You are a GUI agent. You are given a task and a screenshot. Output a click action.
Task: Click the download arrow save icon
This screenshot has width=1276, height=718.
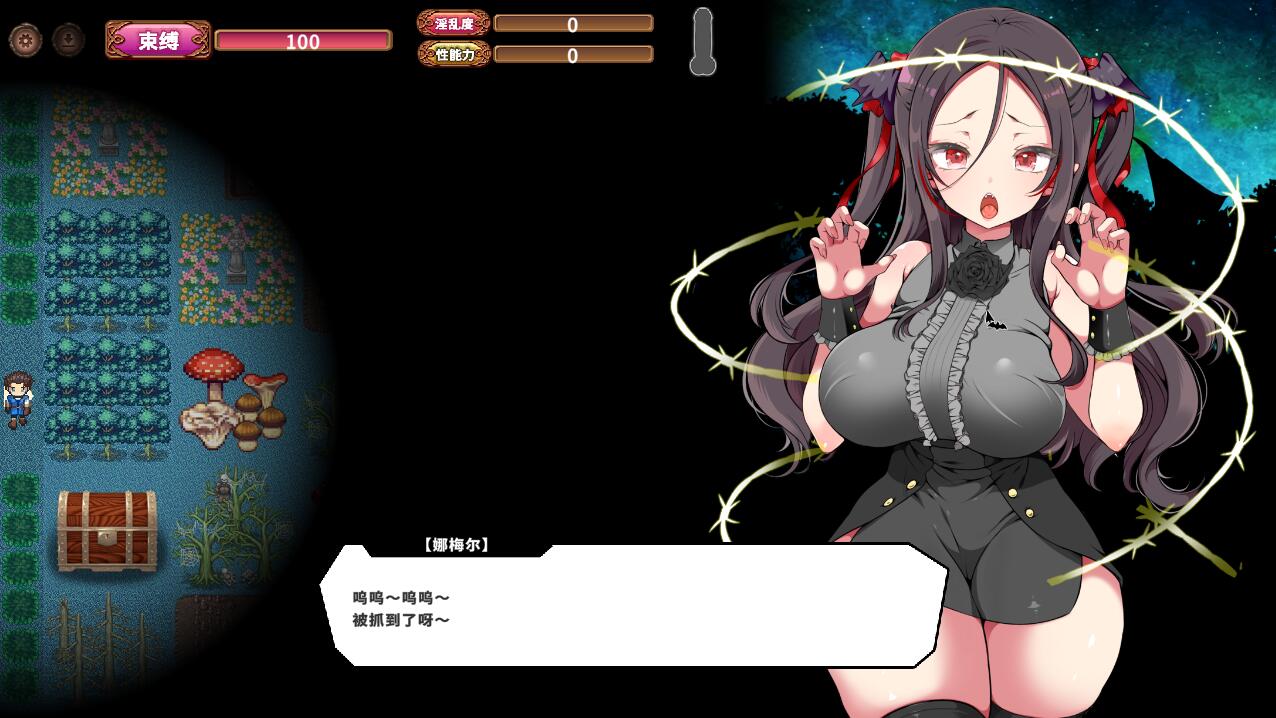pos(68,40)
